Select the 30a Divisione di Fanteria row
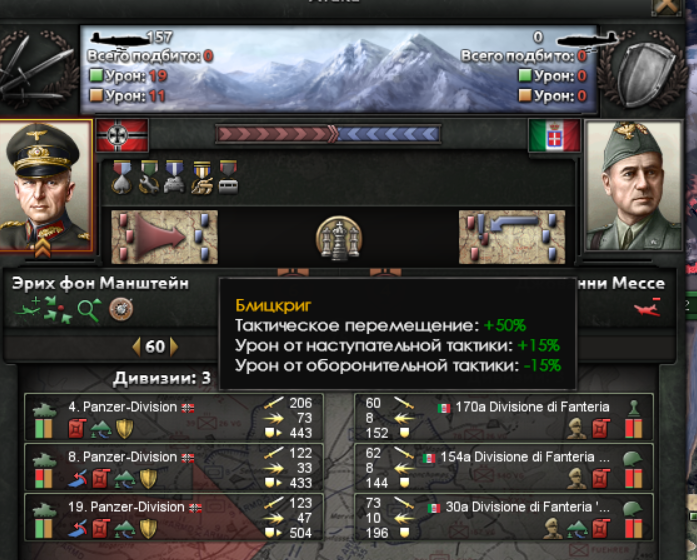This screenshot has width=697, height=560. [504, 517]
